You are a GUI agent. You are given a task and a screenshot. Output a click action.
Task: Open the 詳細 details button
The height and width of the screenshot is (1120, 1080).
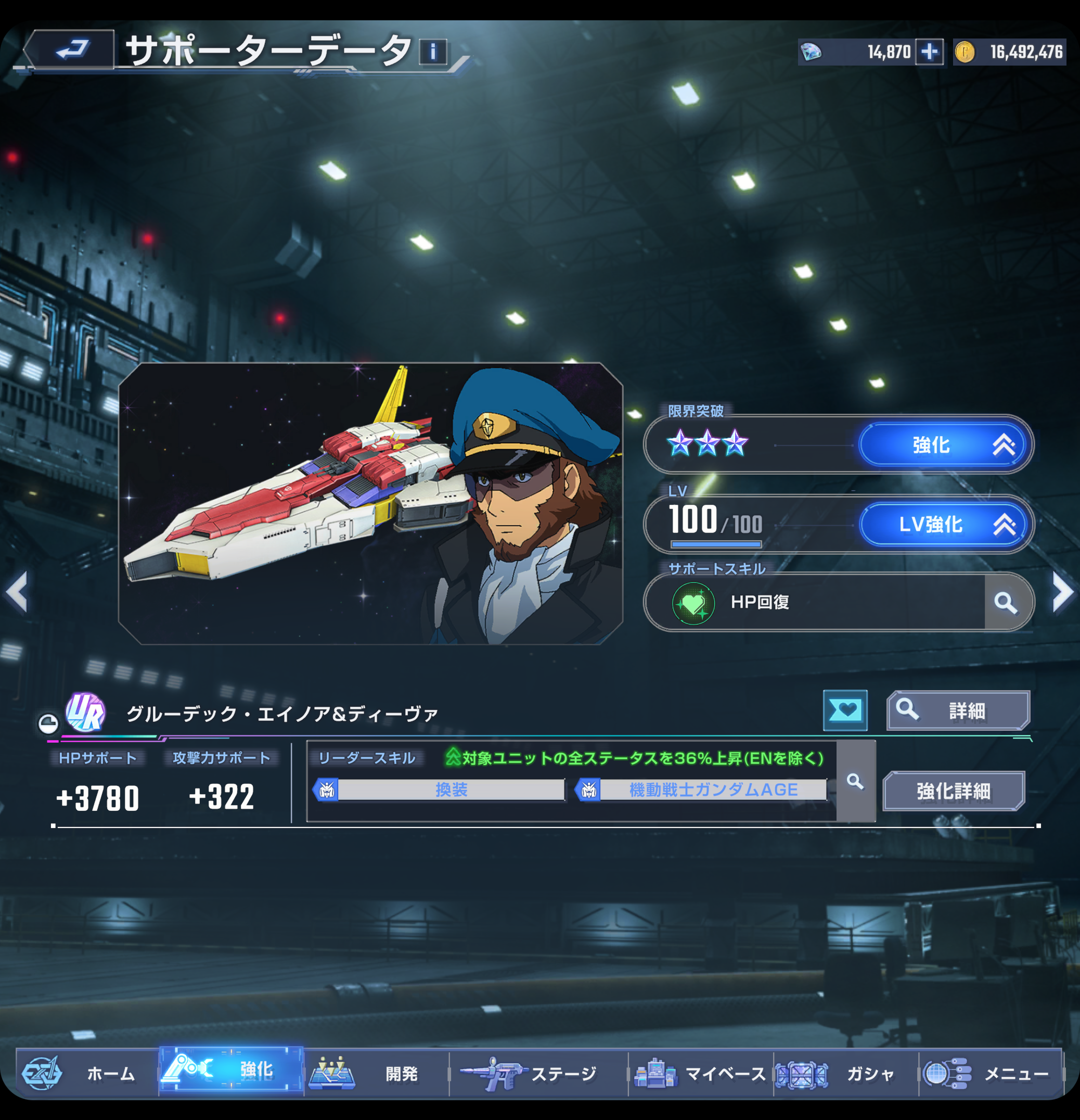958,710
